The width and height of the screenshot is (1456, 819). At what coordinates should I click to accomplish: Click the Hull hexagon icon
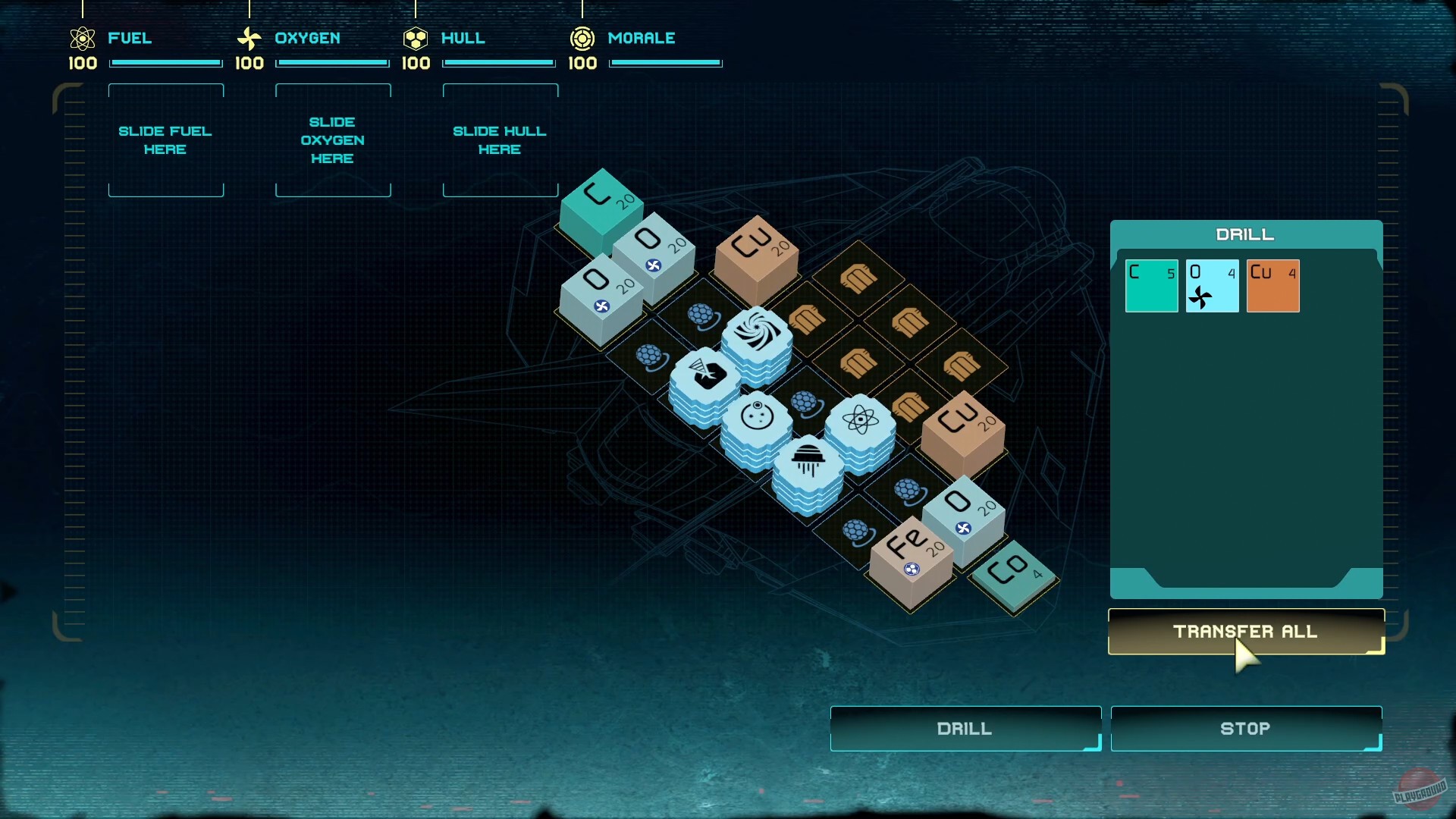pos(416,38)
